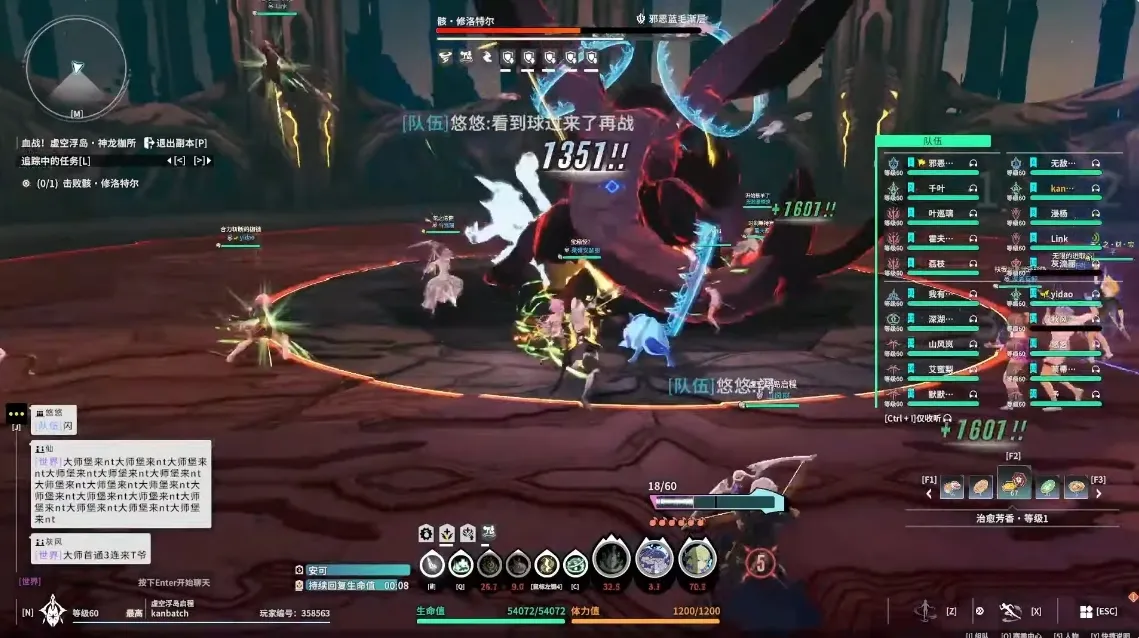Select the highlighted 治愈芳香 item slot
The width and height of the screenshot is (1139, 638).
point(1013,486)
